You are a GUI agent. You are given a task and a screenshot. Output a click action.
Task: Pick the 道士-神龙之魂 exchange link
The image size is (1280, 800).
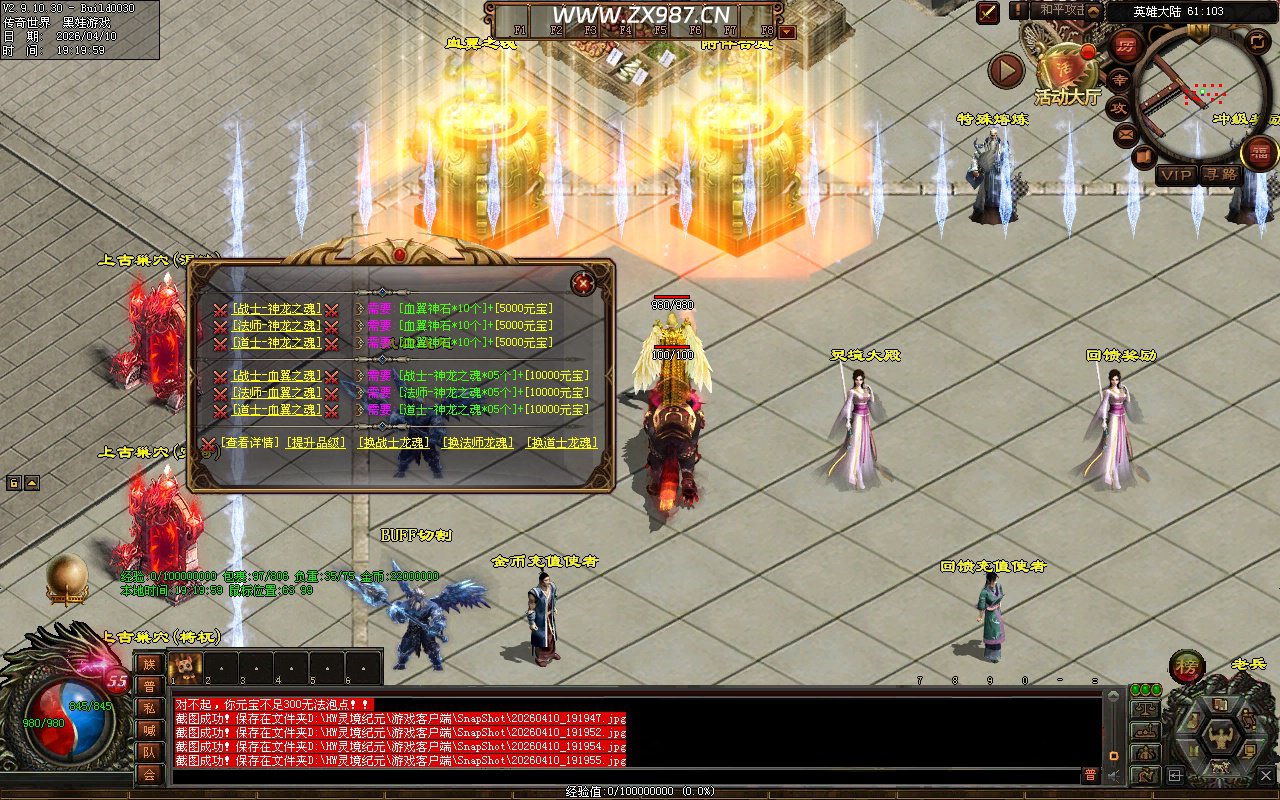276,342
